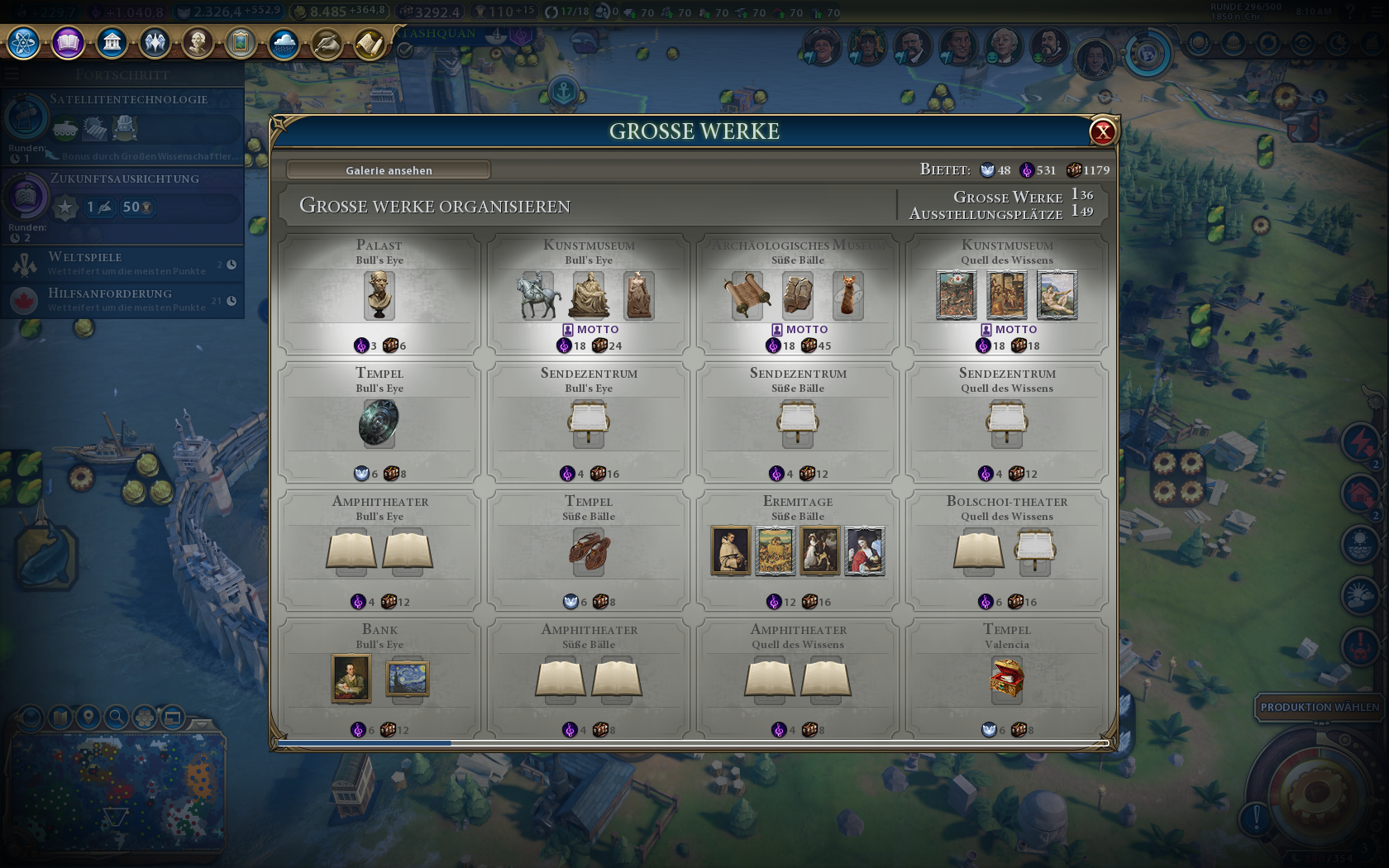This screenshot has height=868, width=1389.
Task: Pick the sandals relic in Tempel Süße Bälle
Action: (x=589, y=551)
